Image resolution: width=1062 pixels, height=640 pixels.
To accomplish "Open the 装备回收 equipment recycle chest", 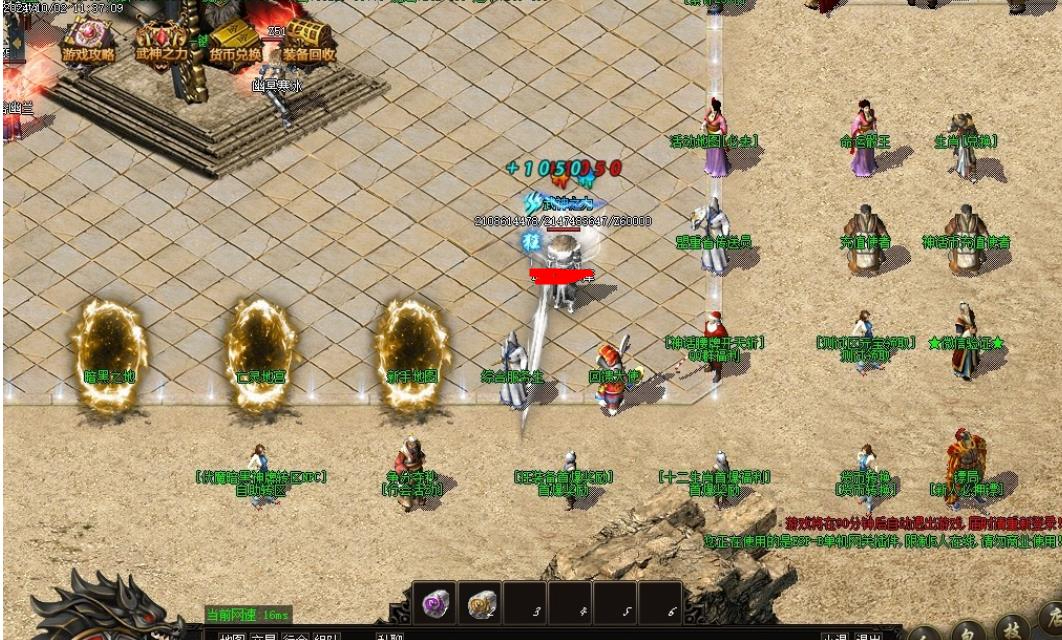I will (x=308, y=42).
